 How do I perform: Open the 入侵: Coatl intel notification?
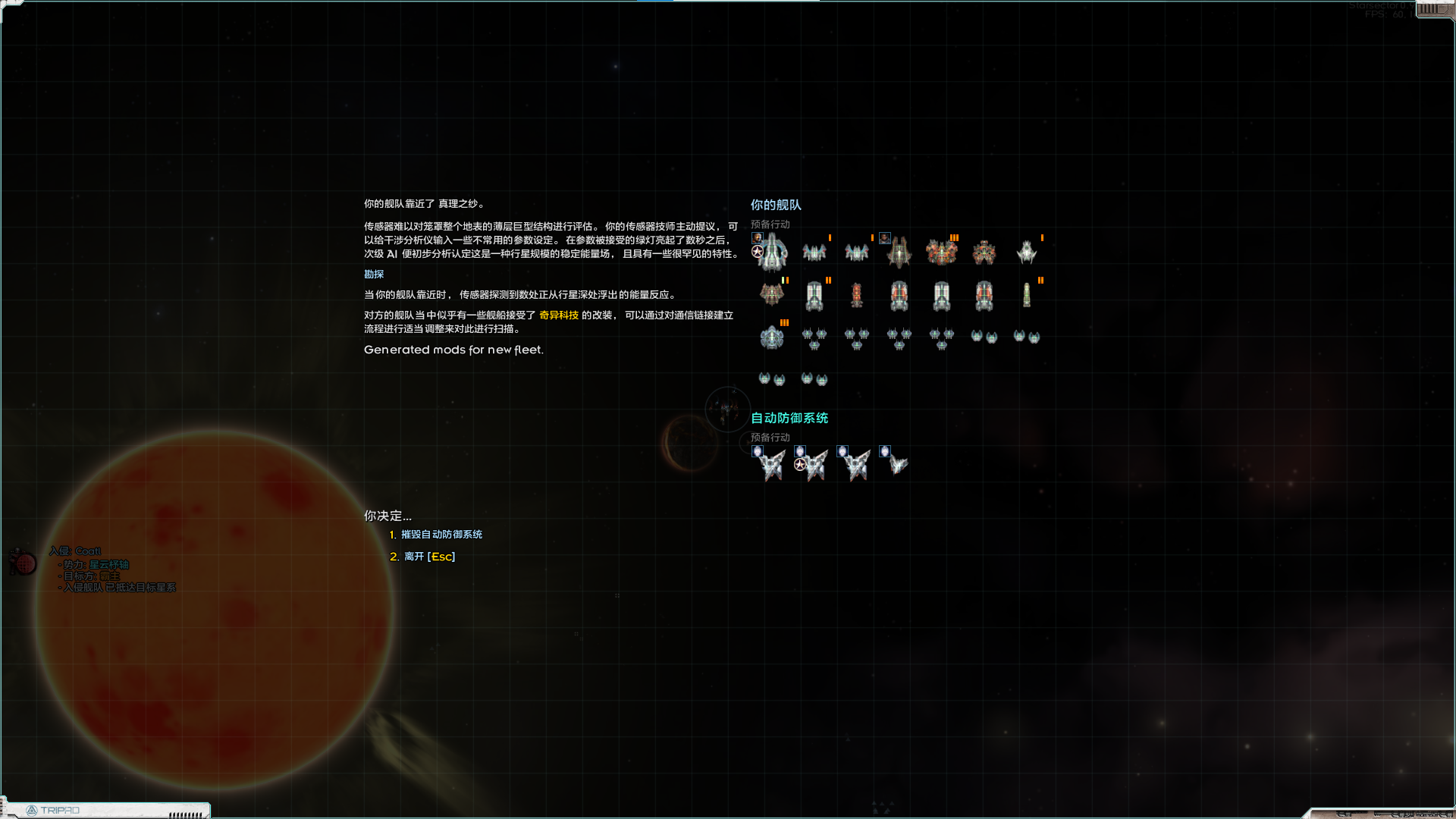pyautogui.click(x=76, y=551)
